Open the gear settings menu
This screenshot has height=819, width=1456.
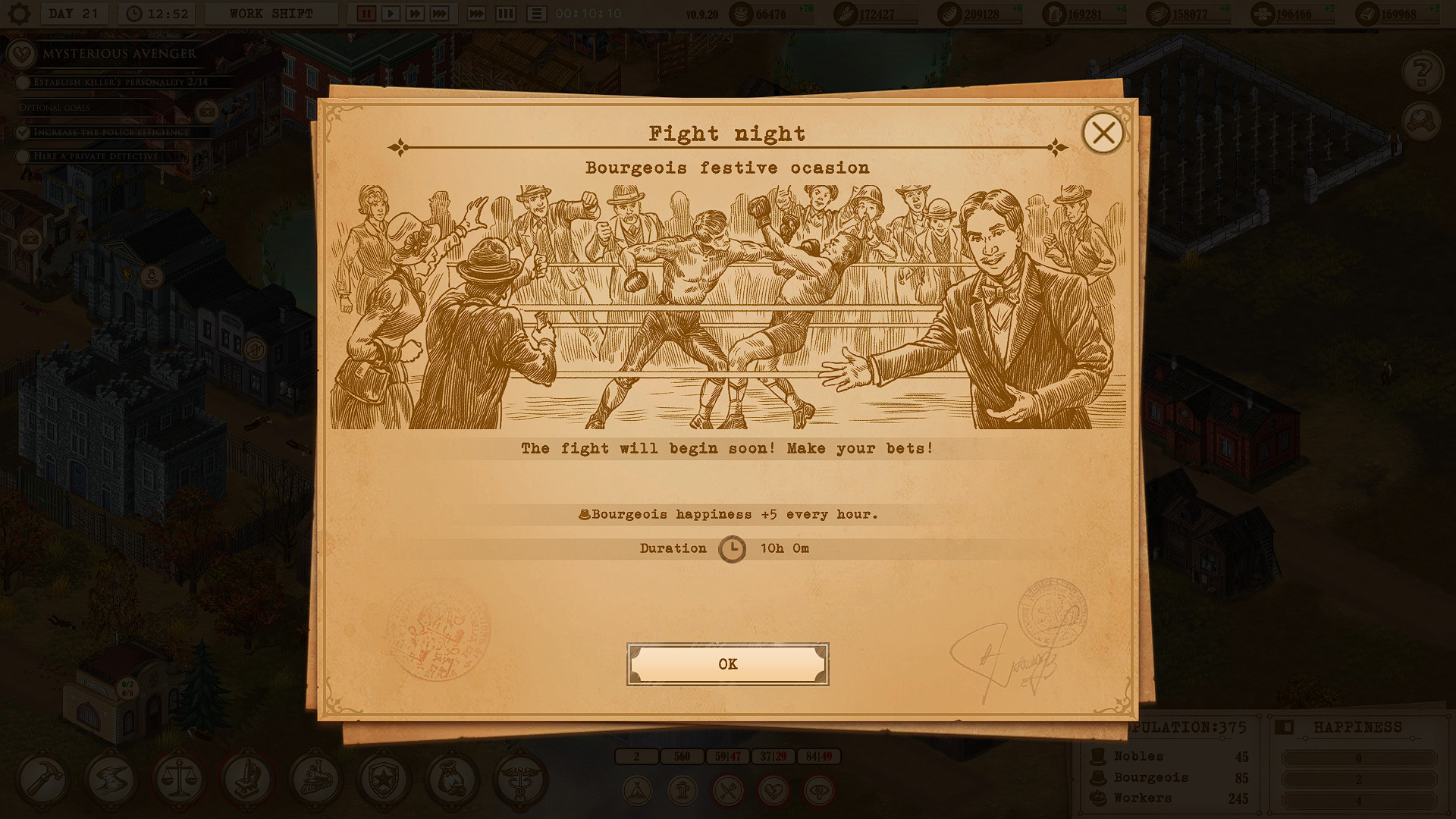click(19, 14)
